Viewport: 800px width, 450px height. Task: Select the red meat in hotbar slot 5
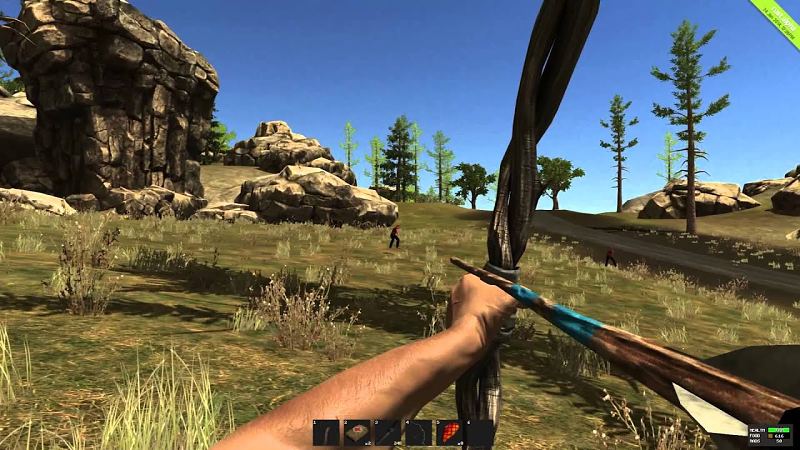pos(449,432)
